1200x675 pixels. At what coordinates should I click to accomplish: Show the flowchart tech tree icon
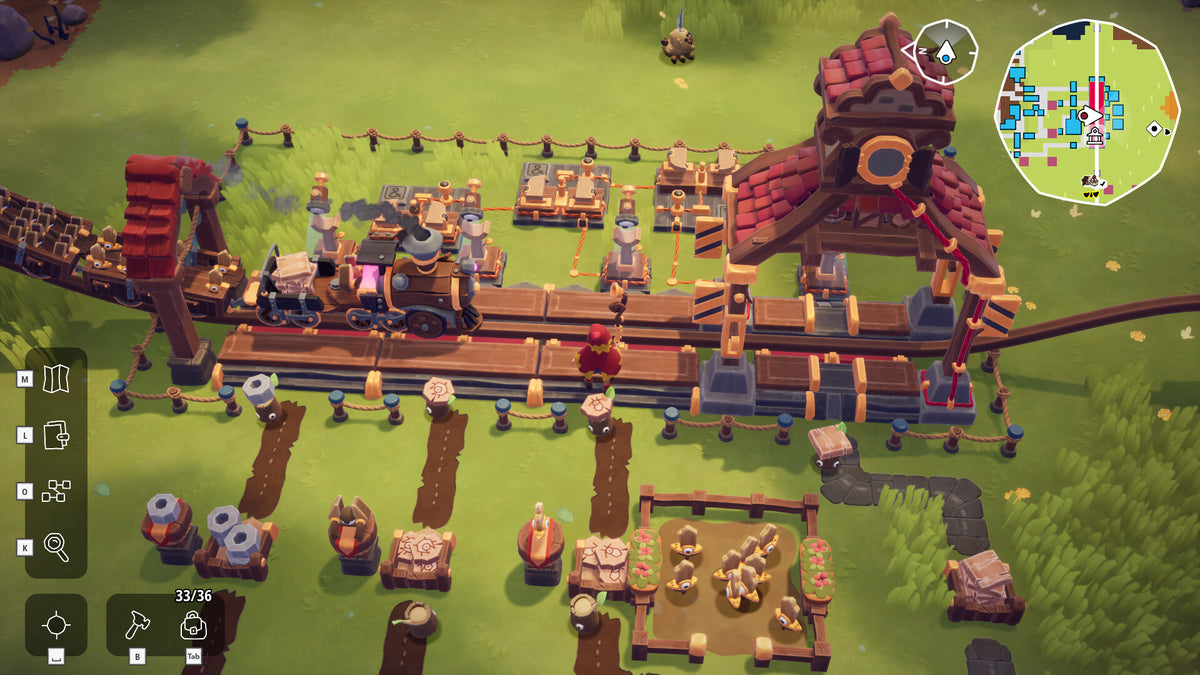56,491
